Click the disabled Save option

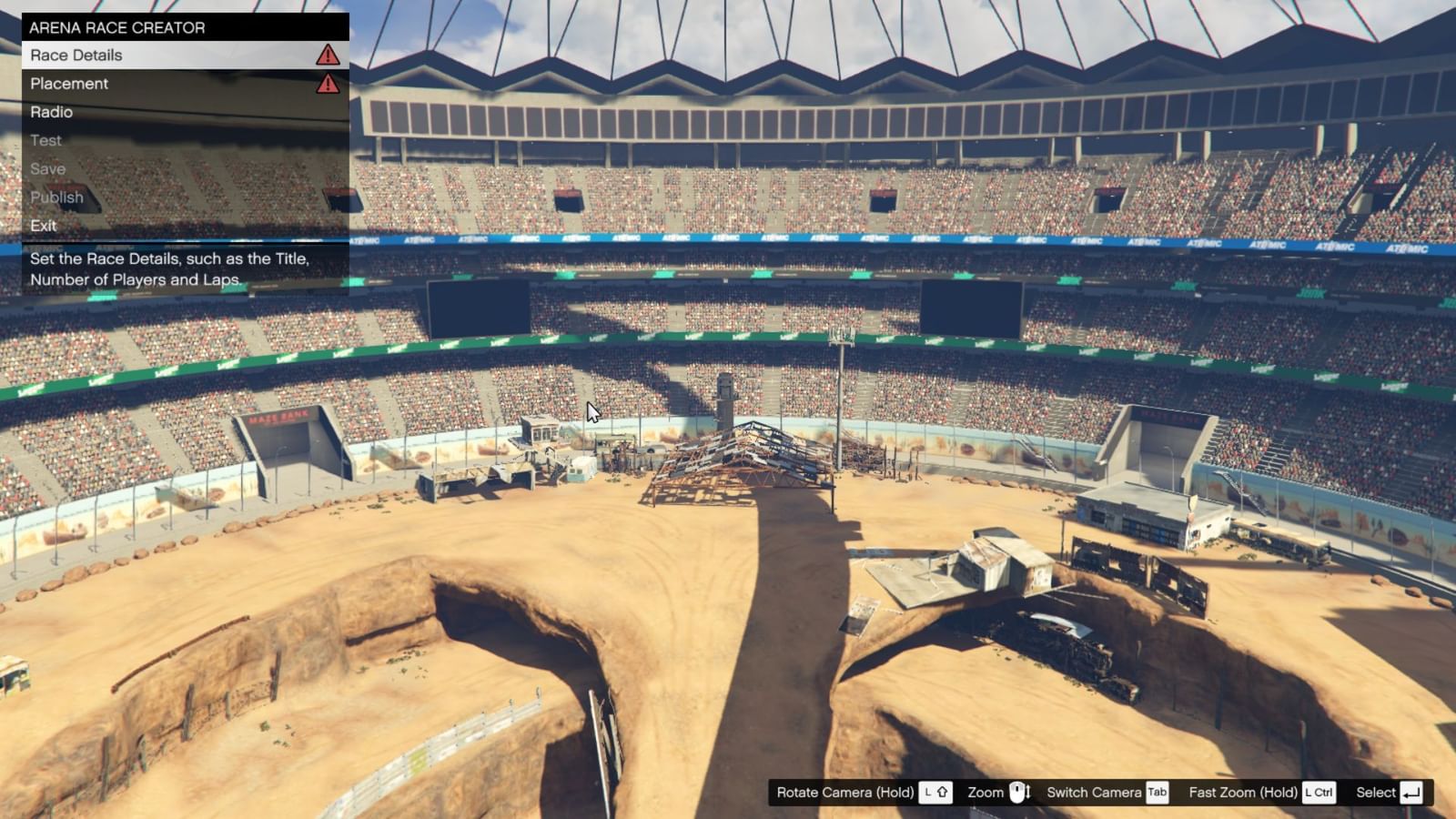(x=48, y=168)
